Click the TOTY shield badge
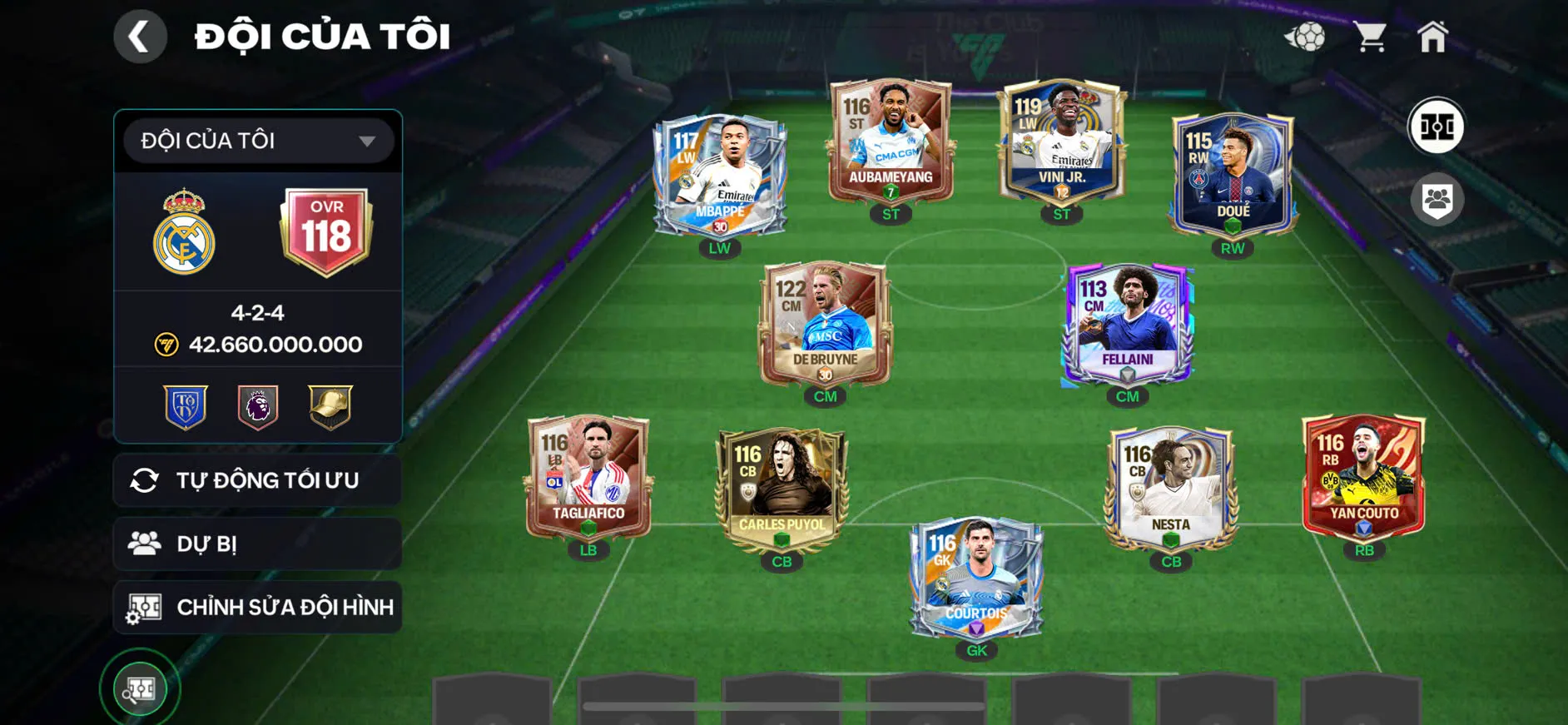1568x725 pixels. coord(186,405)
